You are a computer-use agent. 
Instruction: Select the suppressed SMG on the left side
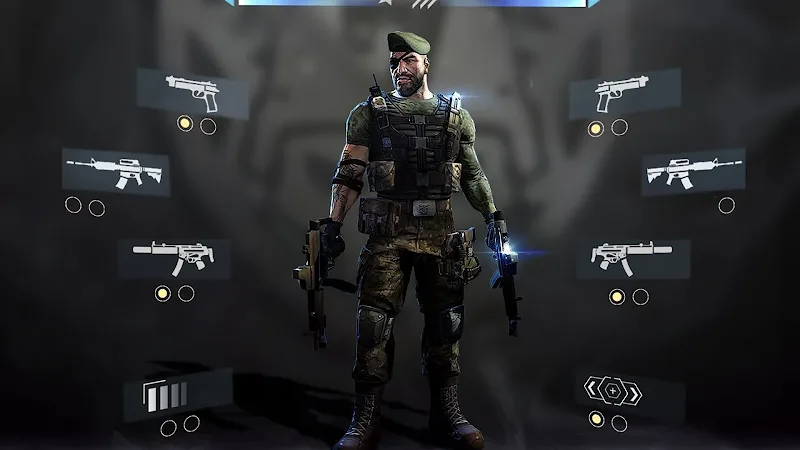[174, 258]
